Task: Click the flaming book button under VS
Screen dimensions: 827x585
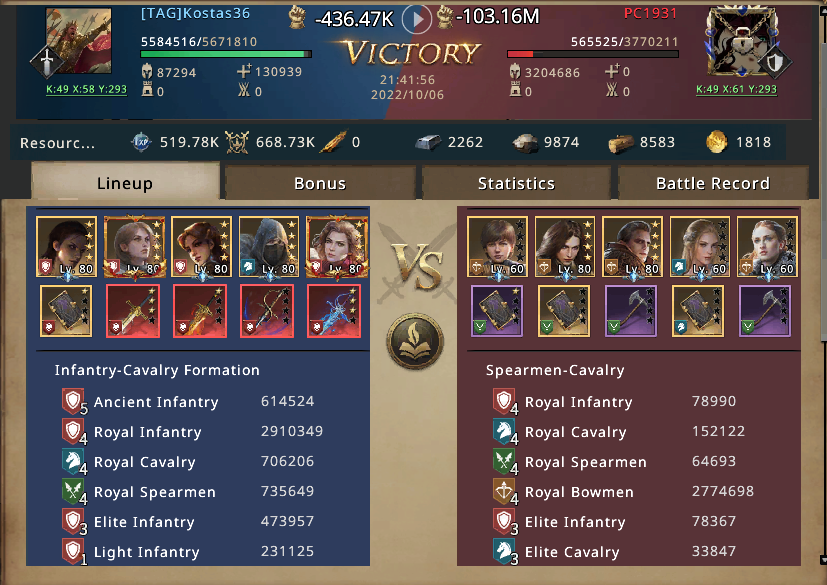Action: point(414,341)
